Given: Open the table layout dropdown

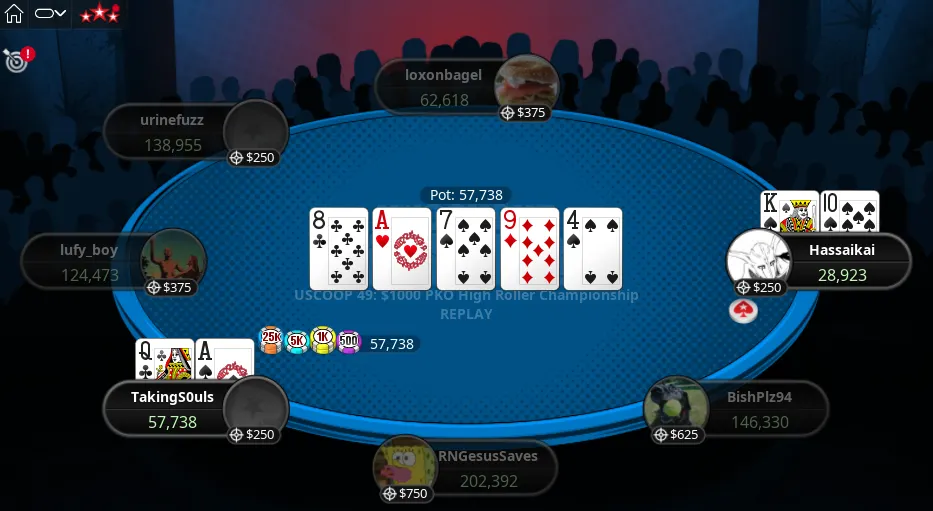Looking at the screenshot, I should 50,14.
